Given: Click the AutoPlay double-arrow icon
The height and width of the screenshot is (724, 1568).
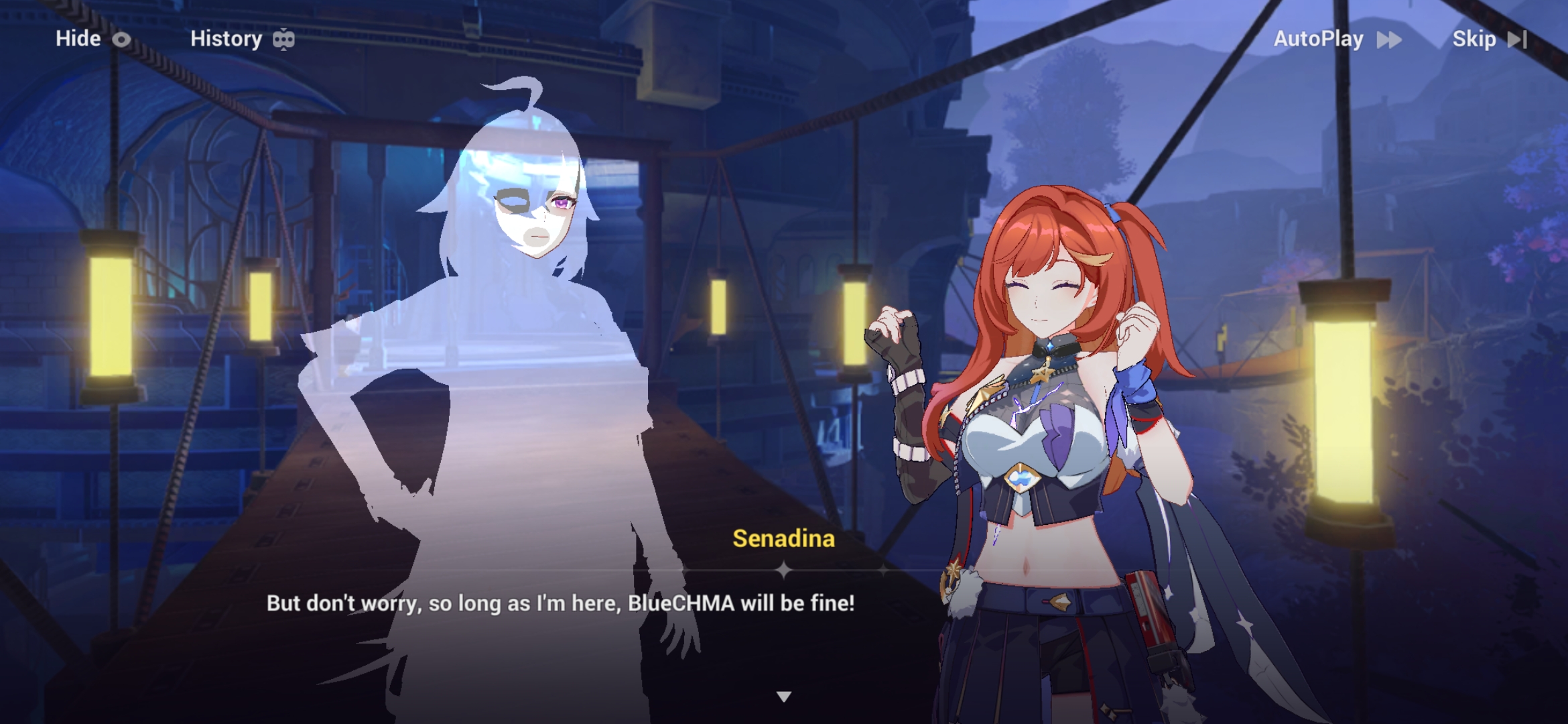Looking at the screenshot, I should [1388, 40].
